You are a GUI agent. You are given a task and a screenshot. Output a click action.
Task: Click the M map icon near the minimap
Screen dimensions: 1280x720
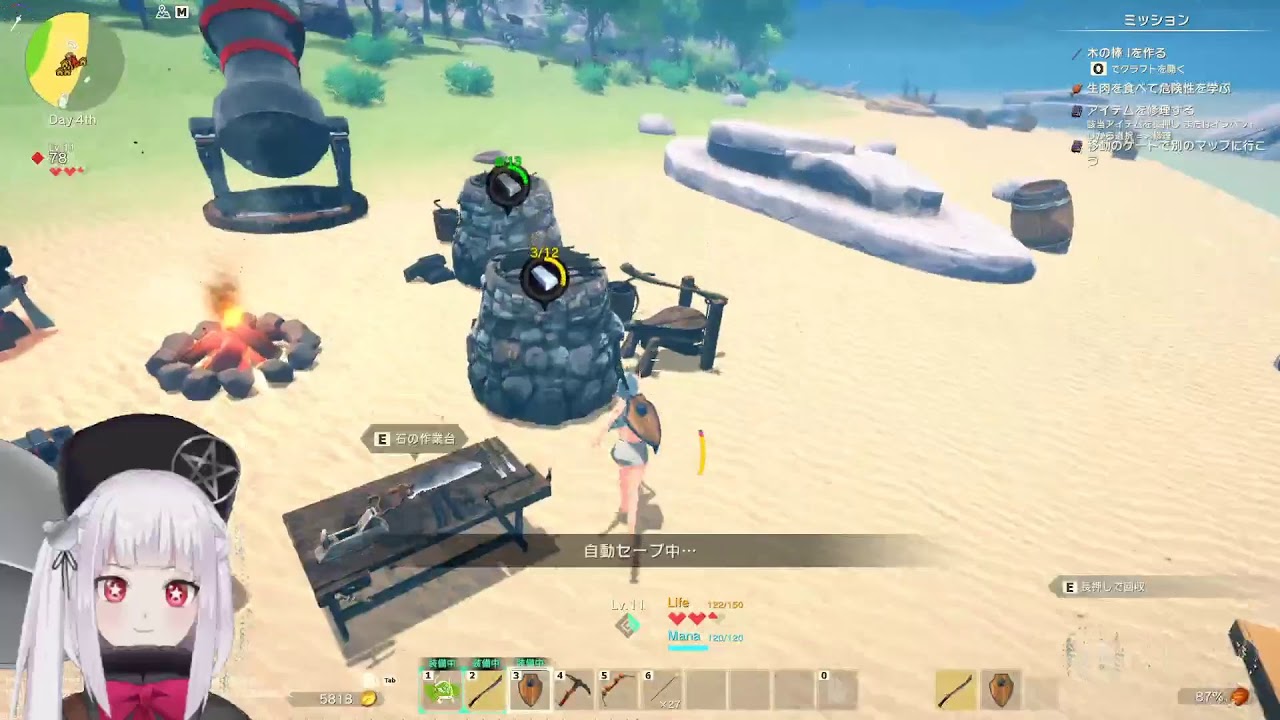182,12
